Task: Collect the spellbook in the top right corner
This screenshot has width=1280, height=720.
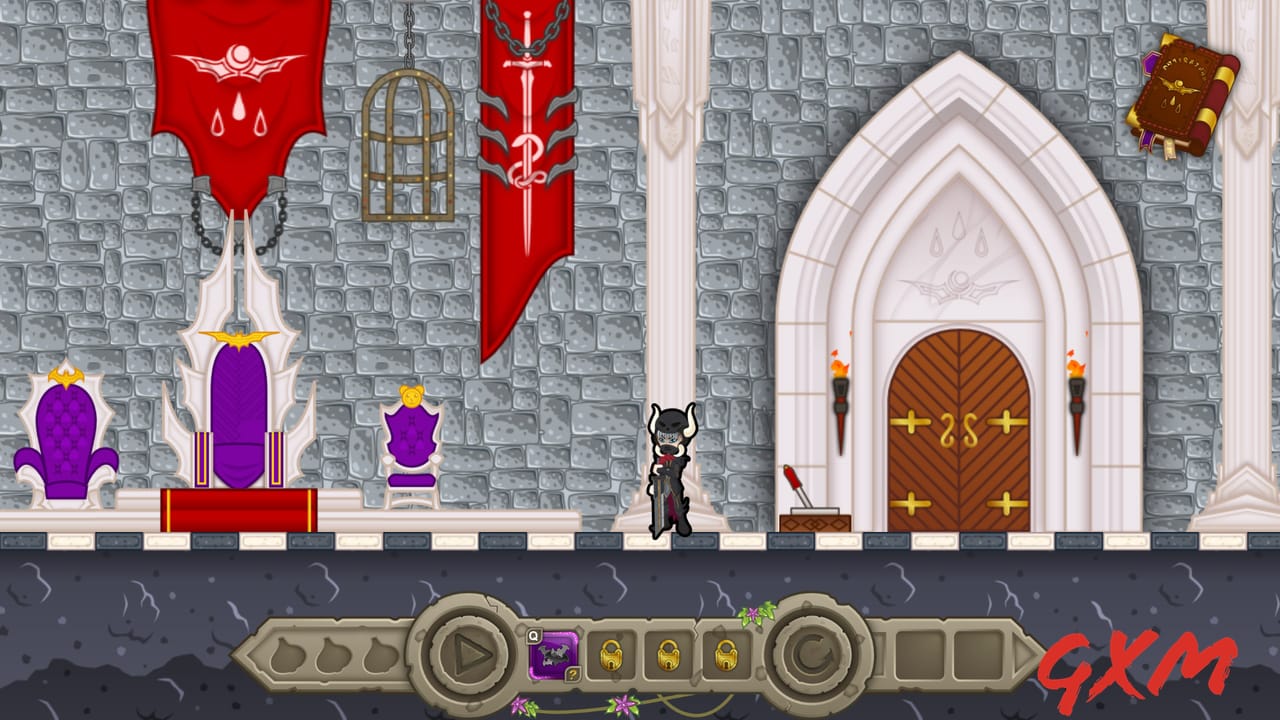Action: (1183, 90)
